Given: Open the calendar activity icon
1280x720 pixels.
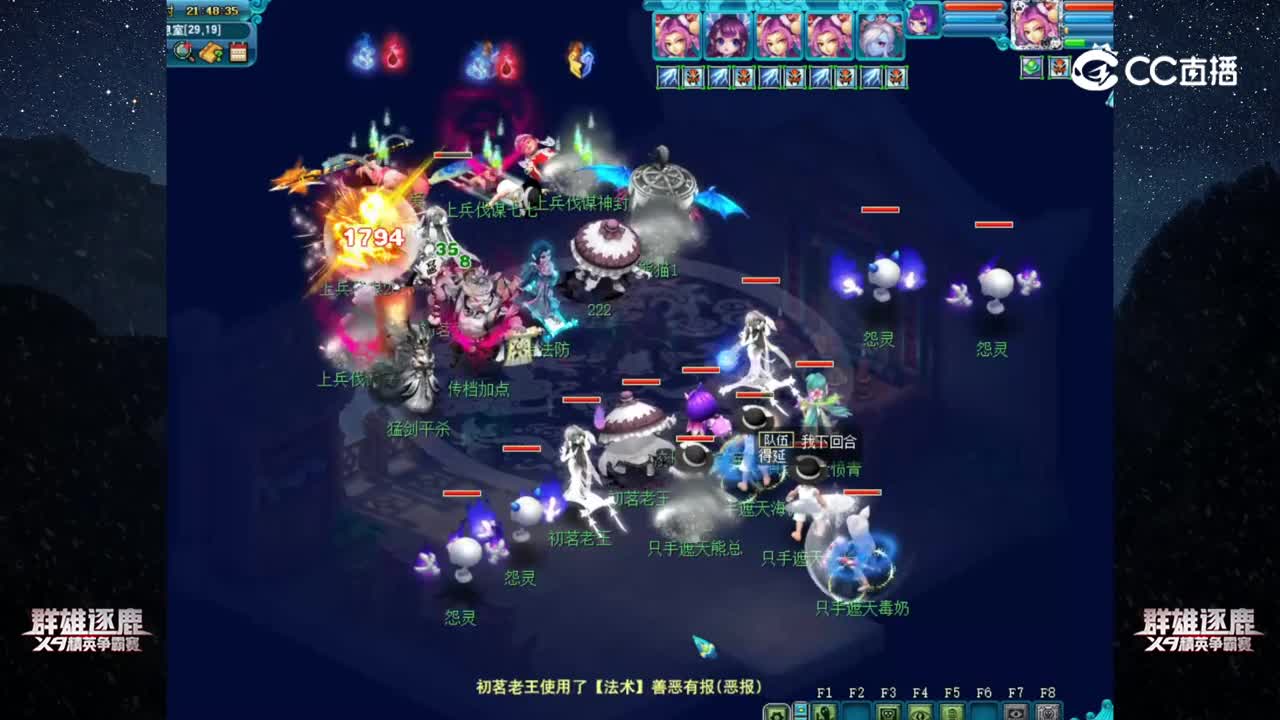Looking at the screenshot, I should point(237,51).
